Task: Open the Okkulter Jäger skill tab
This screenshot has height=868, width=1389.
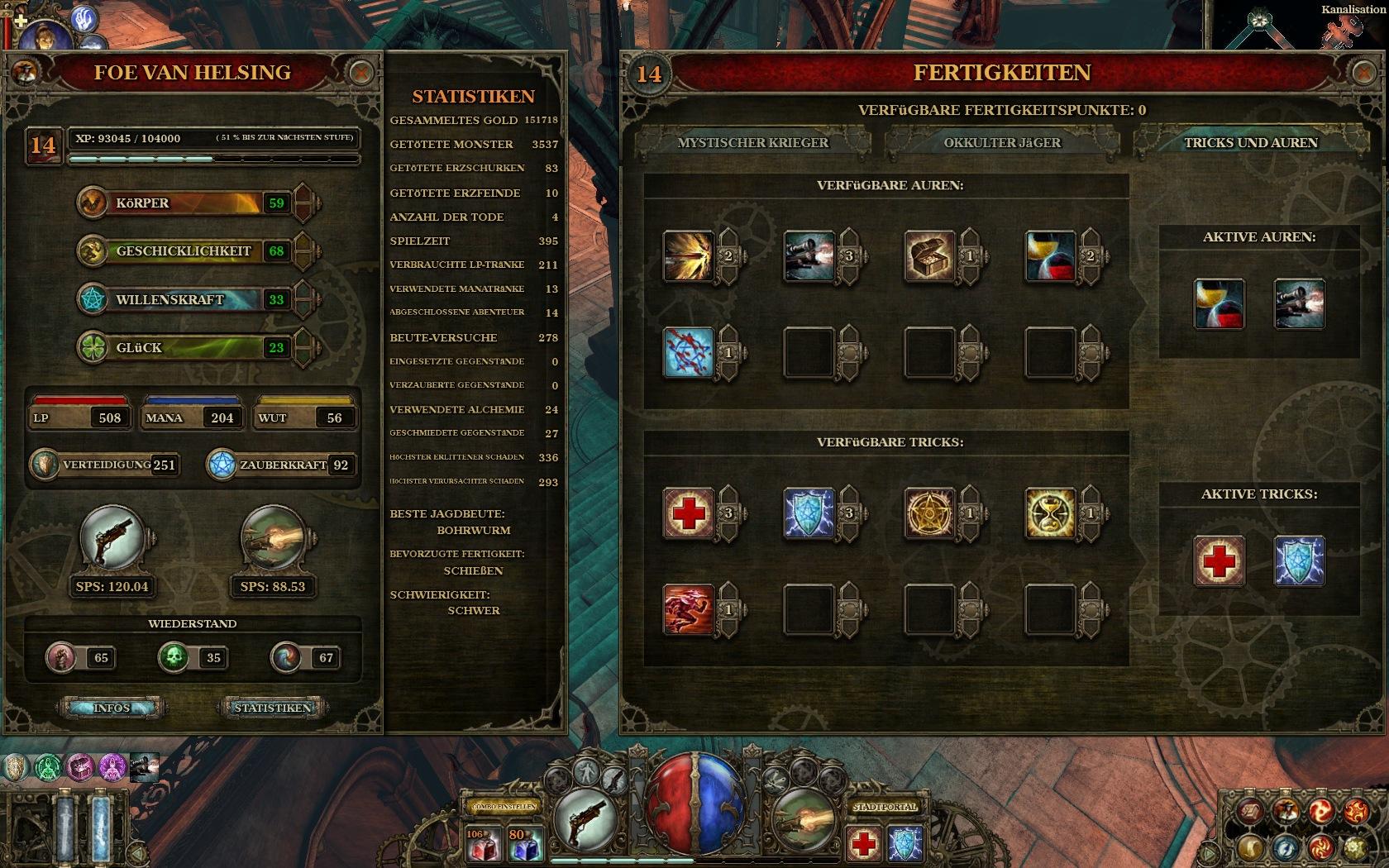Action: (x=1002, y=142)
